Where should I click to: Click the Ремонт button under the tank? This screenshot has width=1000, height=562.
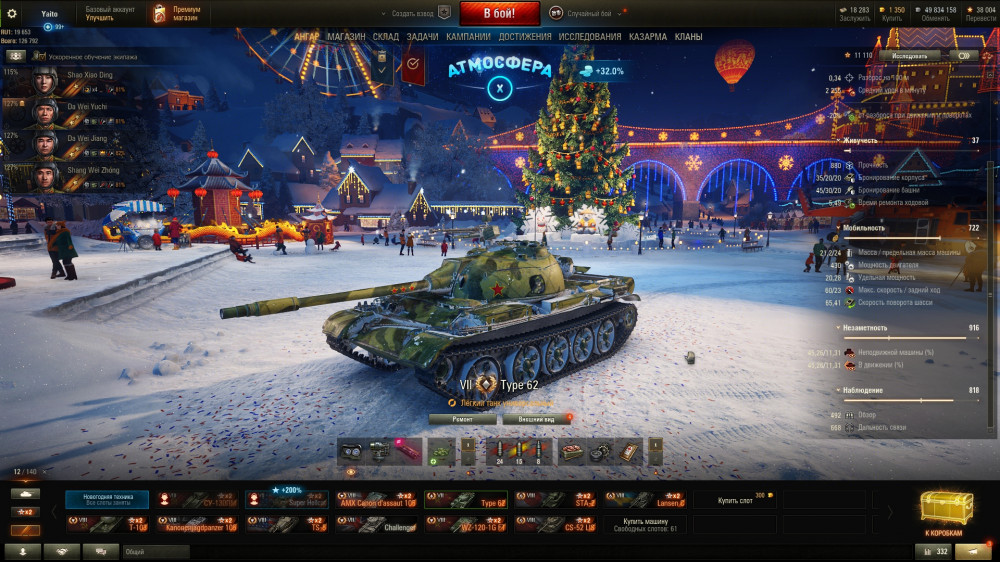462,420
